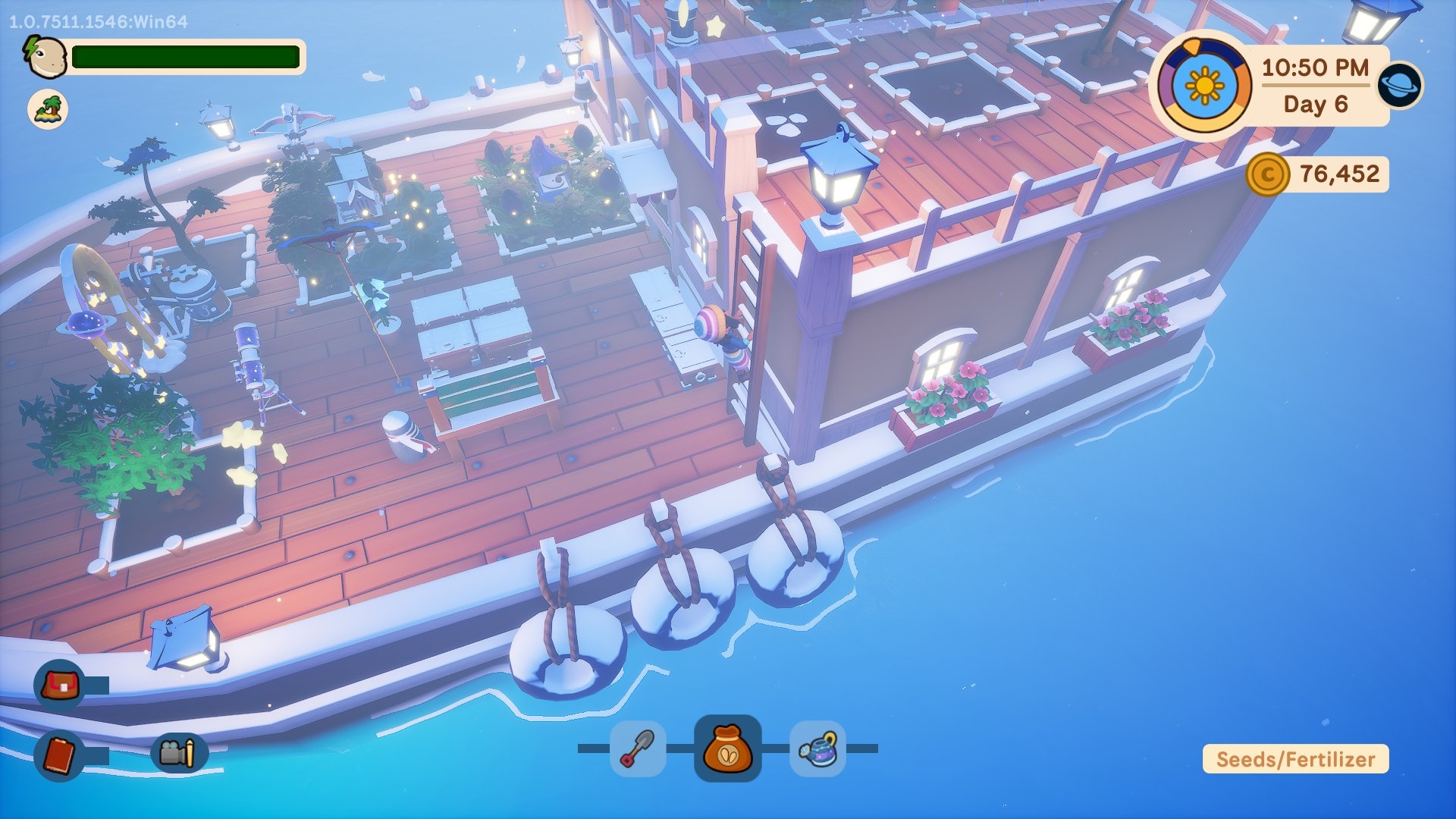Click the sun day-night clock dial
This screenshot has height=819, width=1456.
click(1203, 86)
